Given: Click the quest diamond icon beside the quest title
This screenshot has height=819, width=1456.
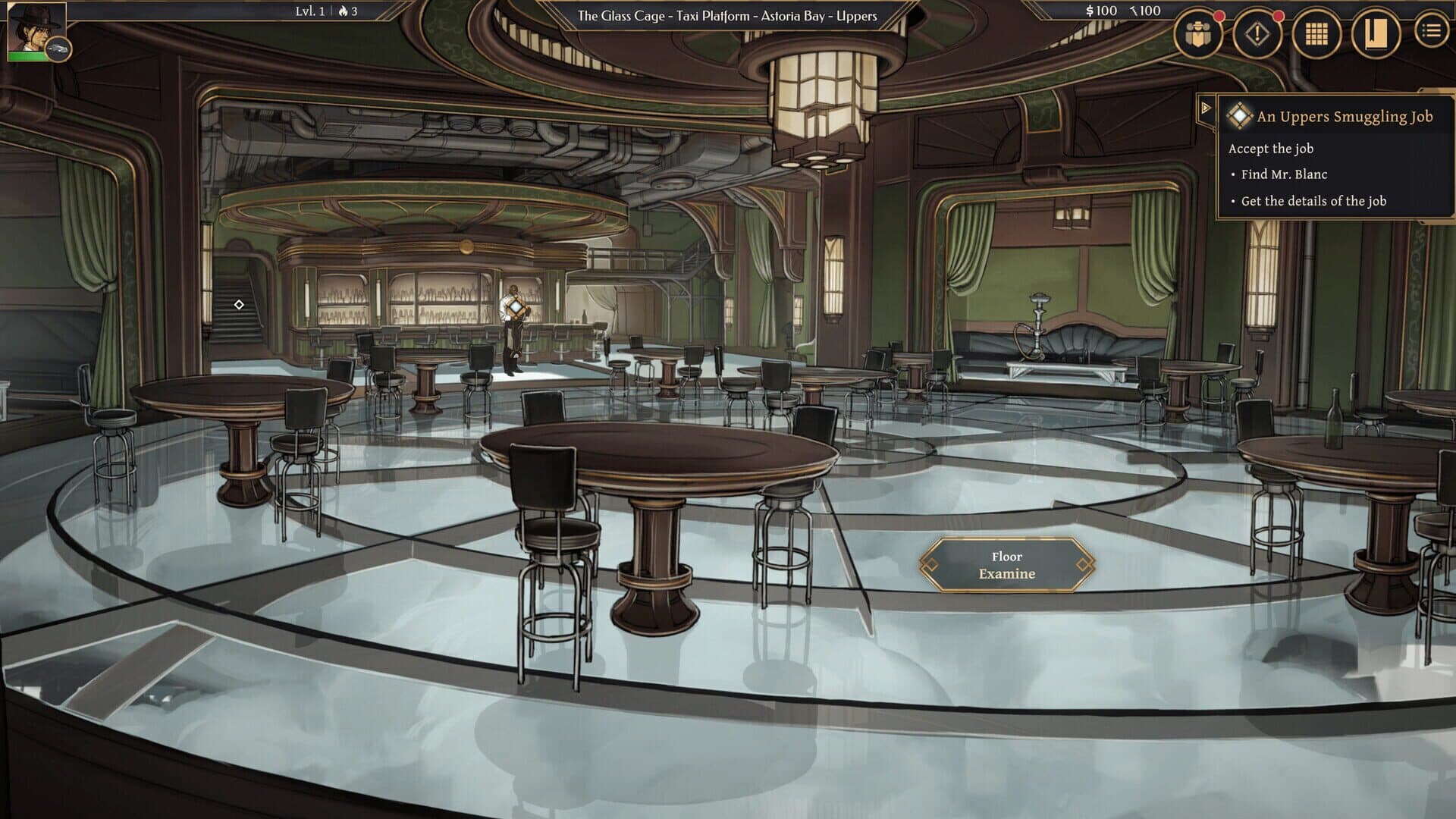Looking at the screenshot, I should 1239,117.
